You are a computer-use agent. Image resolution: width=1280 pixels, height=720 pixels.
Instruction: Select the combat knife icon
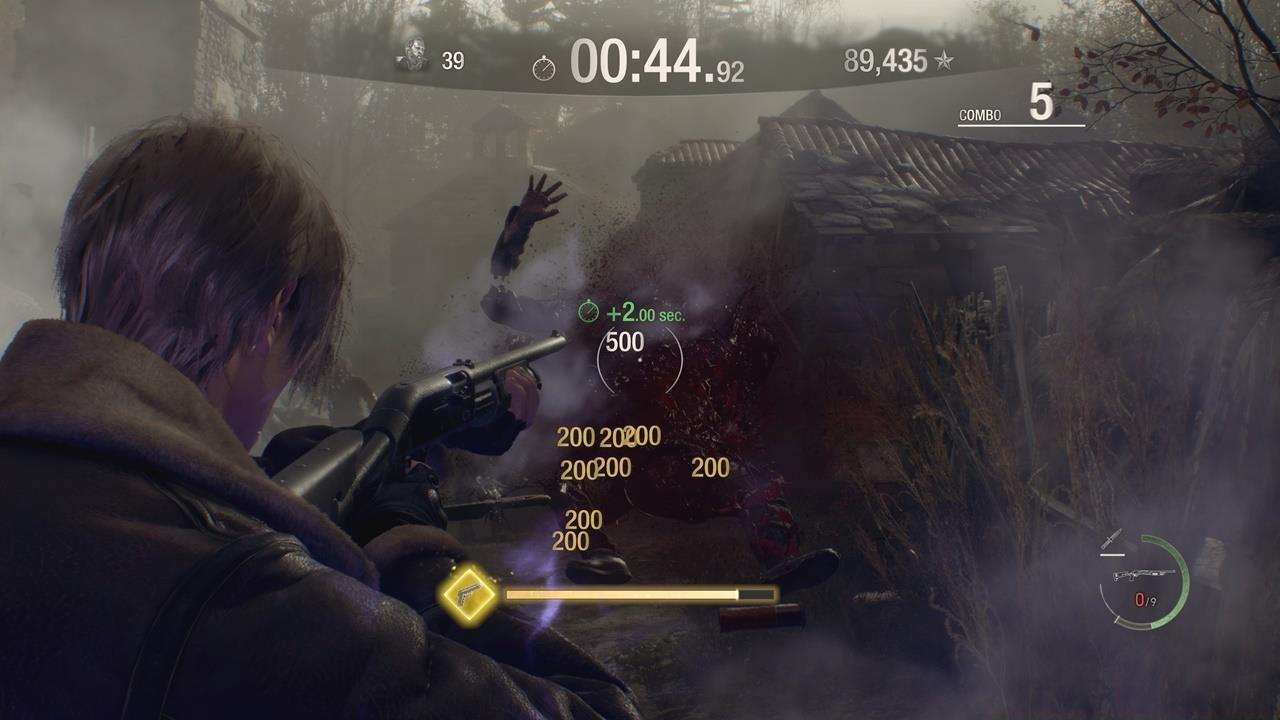(1113, 539)
